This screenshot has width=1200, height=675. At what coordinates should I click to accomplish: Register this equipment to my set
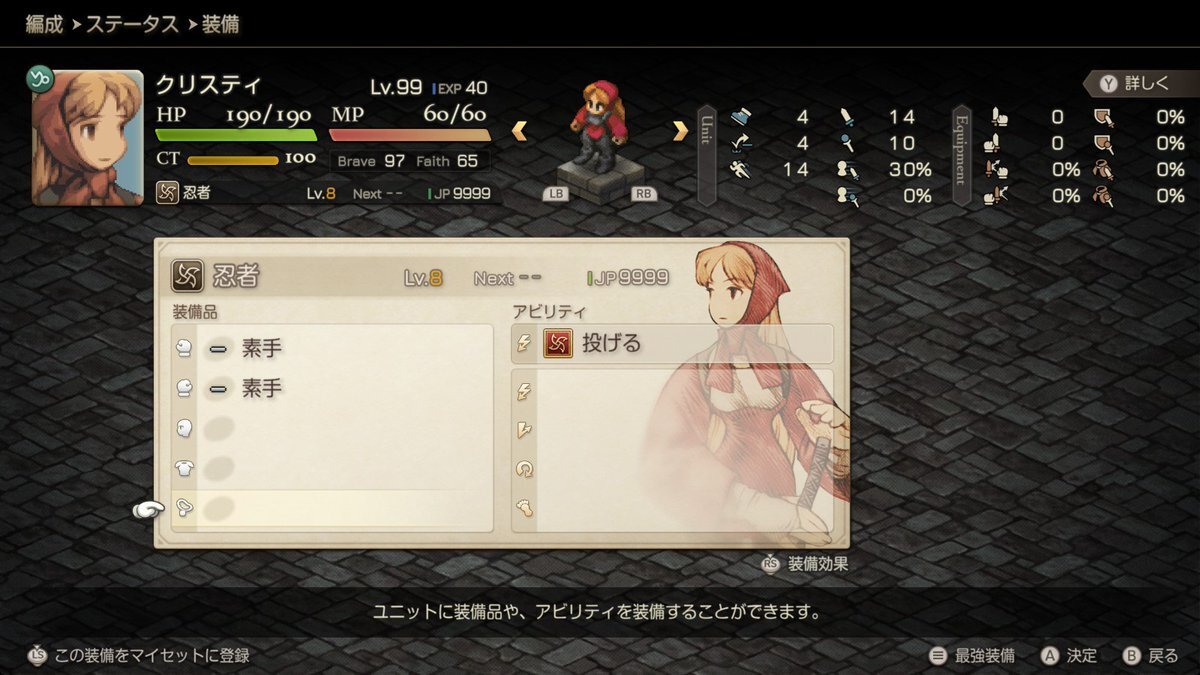139,656
